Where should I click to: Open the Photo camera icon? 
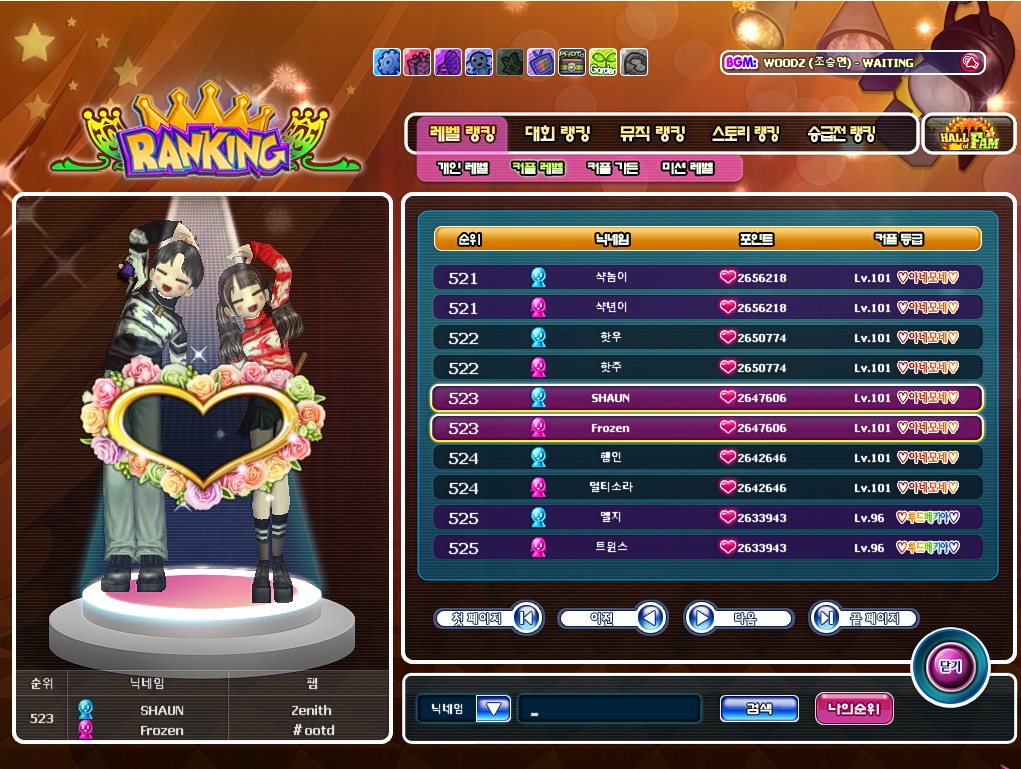(572, 62)
